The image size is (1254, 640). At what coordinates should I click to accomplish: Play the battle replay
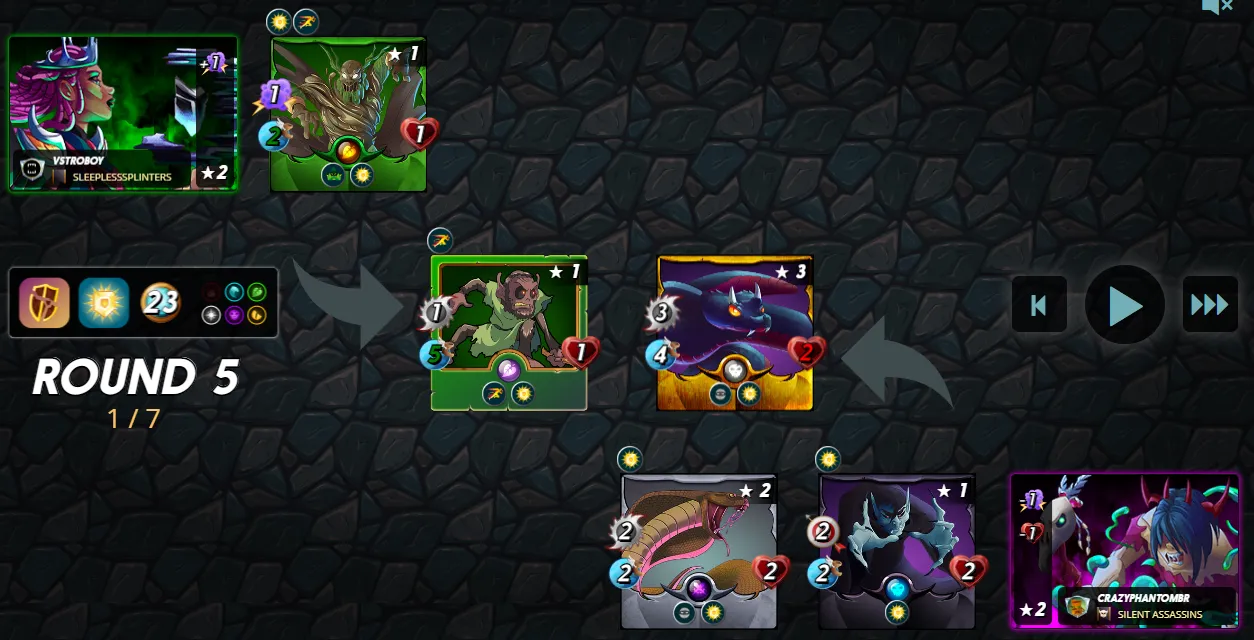coord(1124,304)
